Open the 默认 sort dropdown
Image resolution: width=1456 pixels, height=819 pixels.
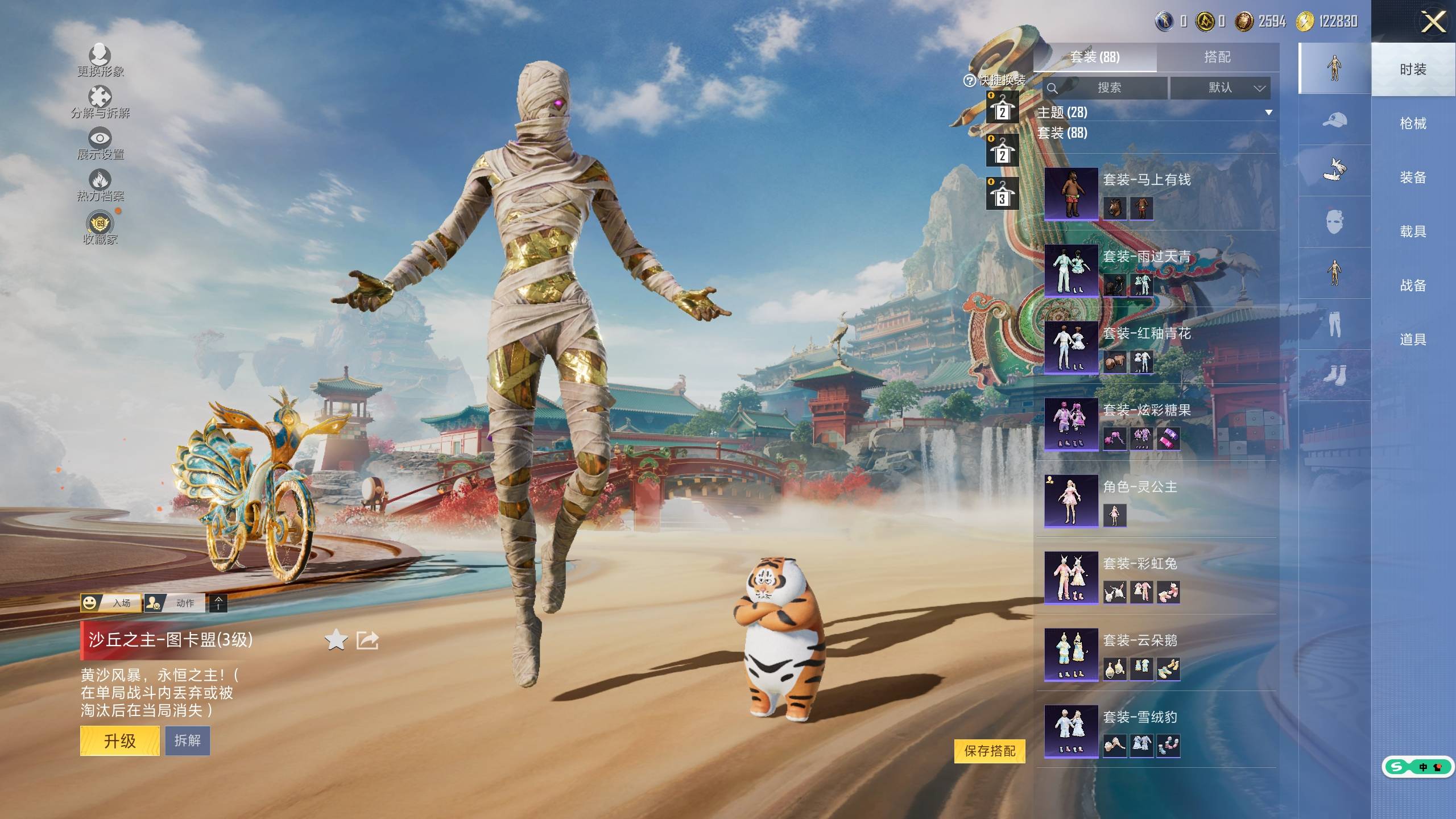1220,88
